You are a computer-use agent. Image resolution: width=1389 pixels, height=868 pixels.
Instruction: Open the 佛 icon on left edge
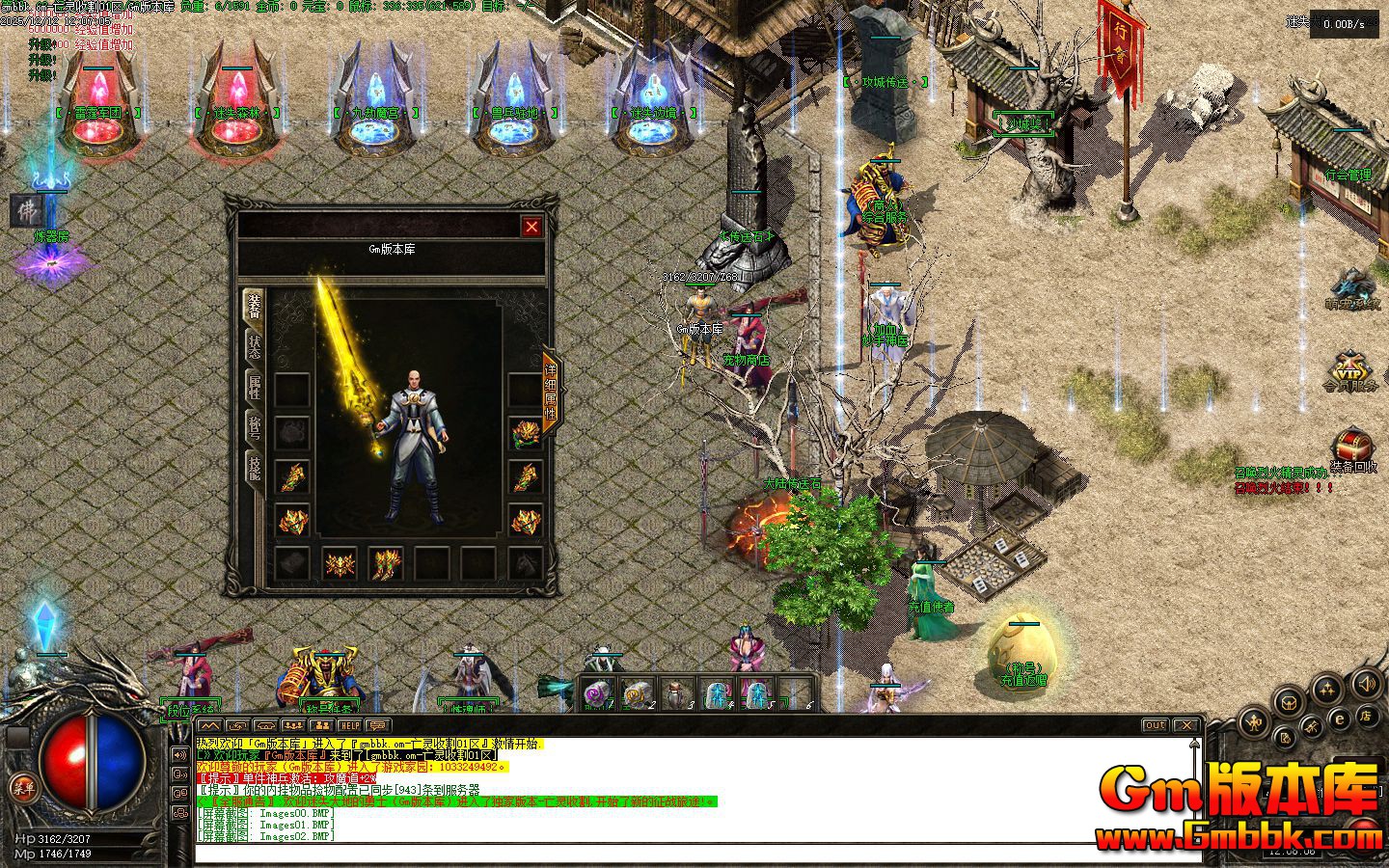[26, 210]
